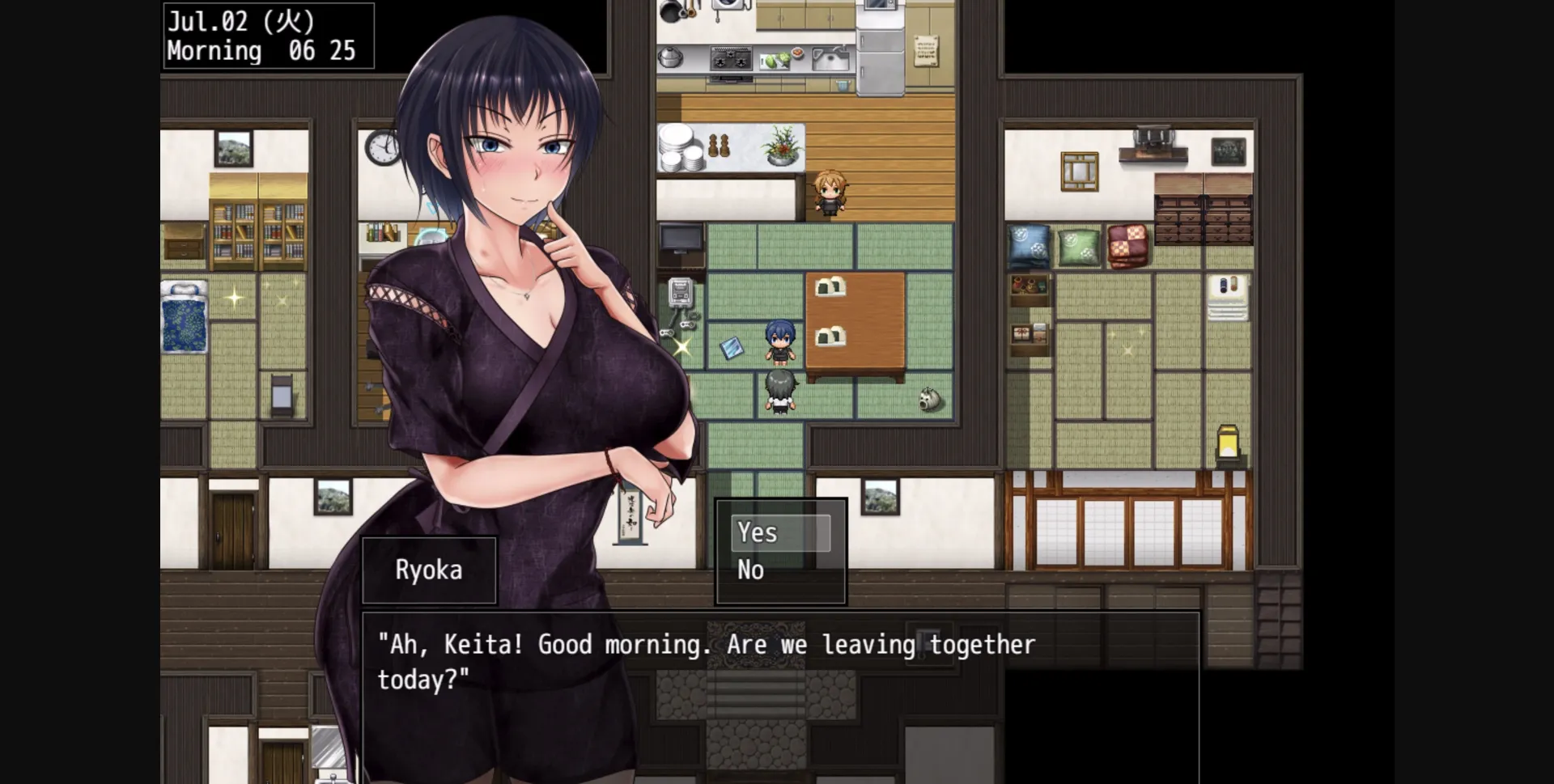Screen dimensions: 1554x784
Task: Click the Ryoka name box
Action: (429, 570)
